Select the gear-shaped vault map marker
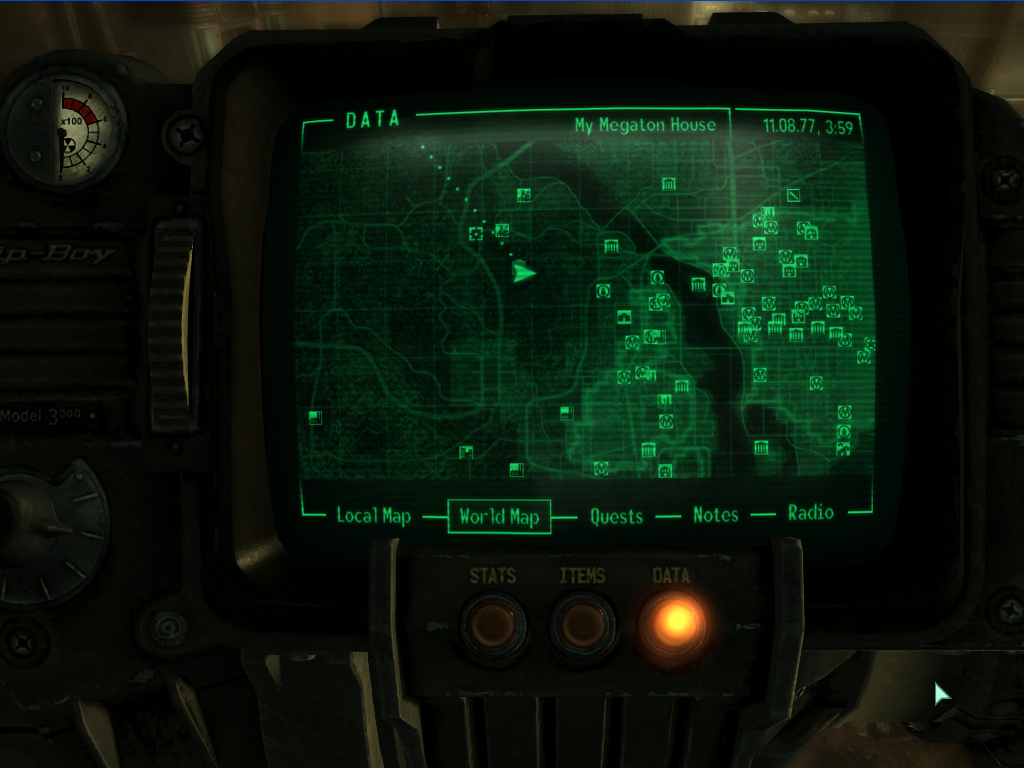Screen dimensions: 1024x768 click(x=476, y=233)
